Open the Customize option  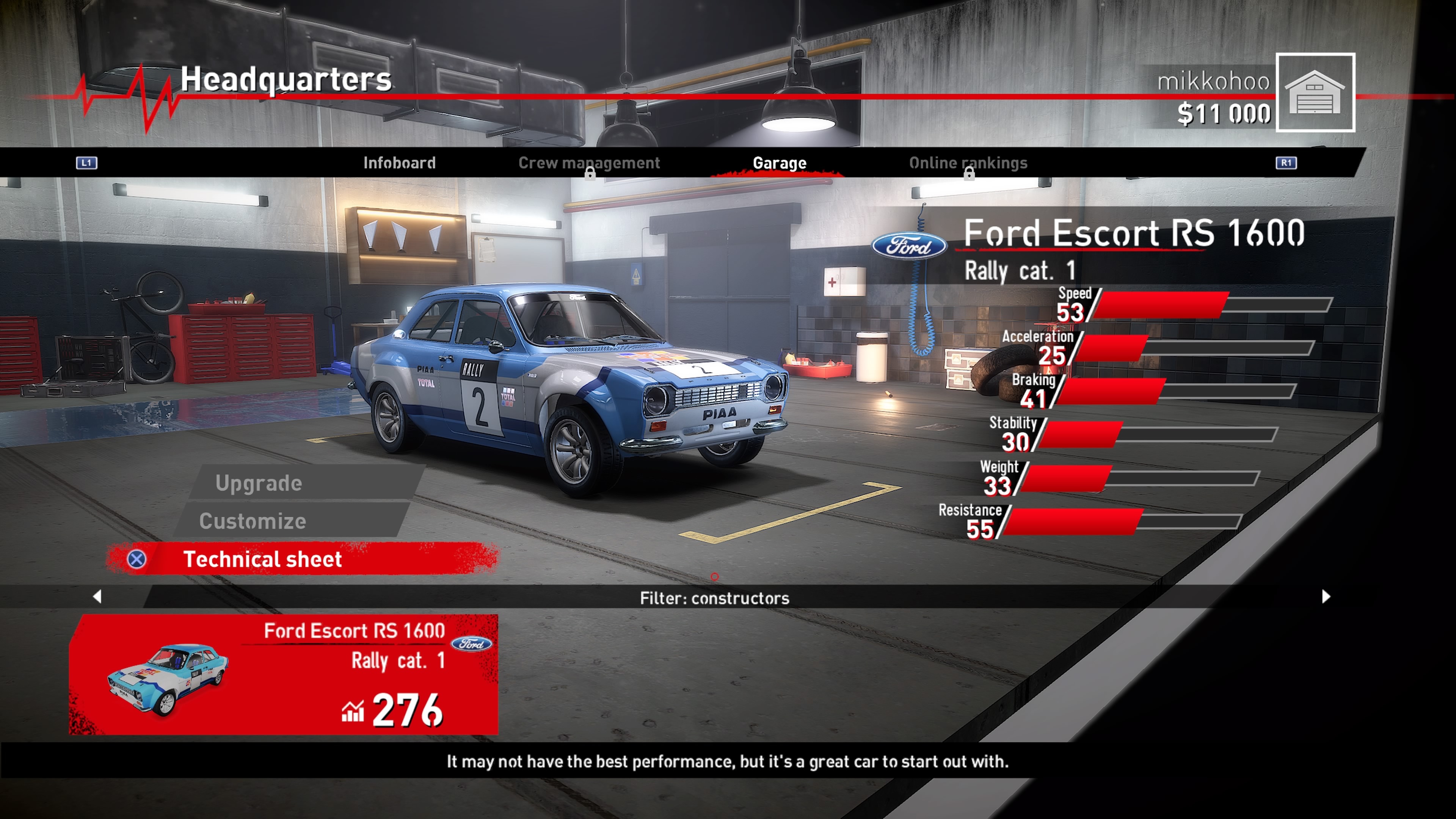point(253,521)
